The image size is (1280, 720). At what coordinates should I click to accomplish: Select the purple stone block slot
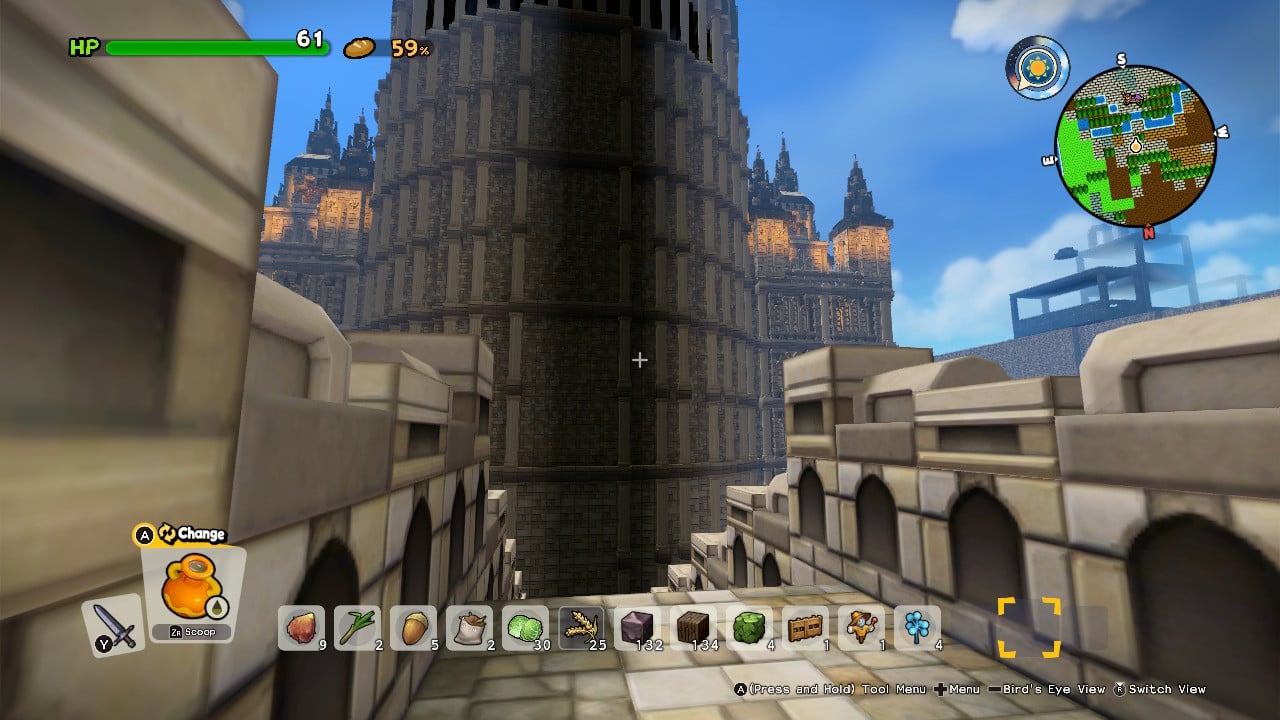[x=637, y=628]
